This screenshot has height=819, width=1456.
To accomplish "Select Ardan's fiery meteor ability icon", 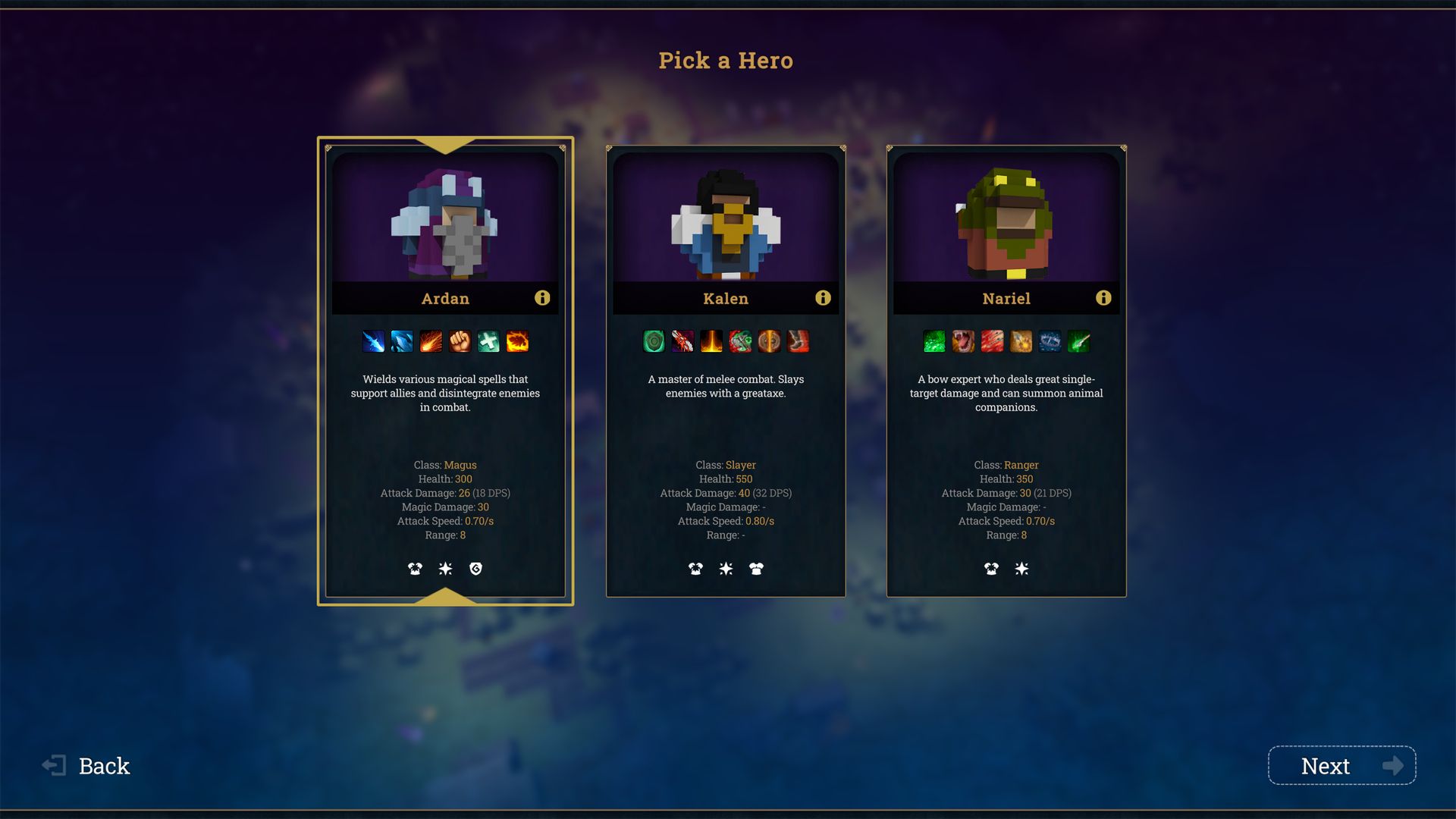I will pyautogui.click(x=431, y=342).
